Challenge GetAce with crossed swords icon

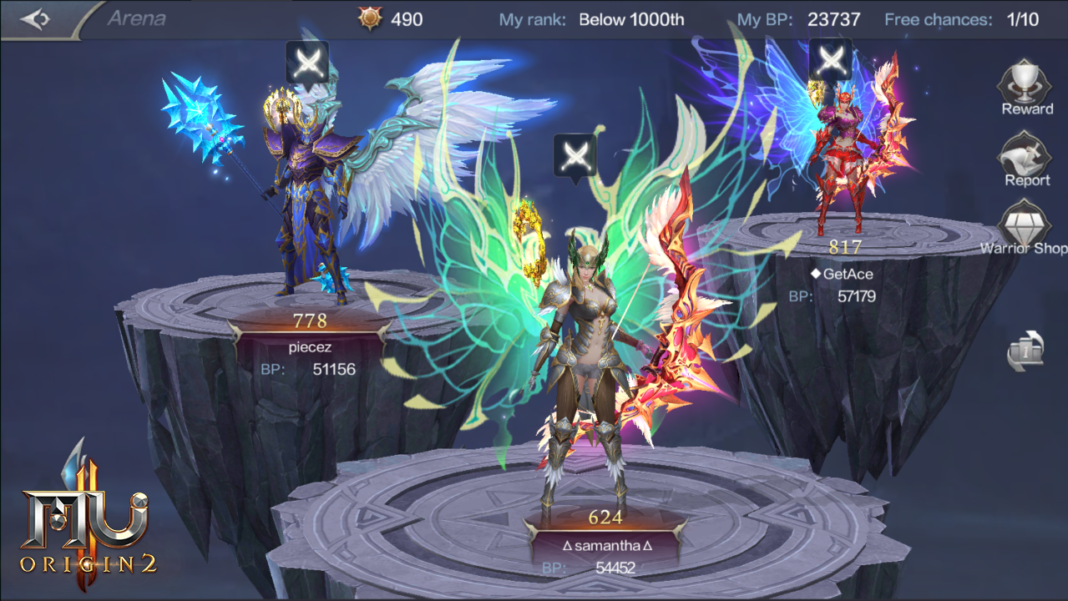click(x=830, y=60)
